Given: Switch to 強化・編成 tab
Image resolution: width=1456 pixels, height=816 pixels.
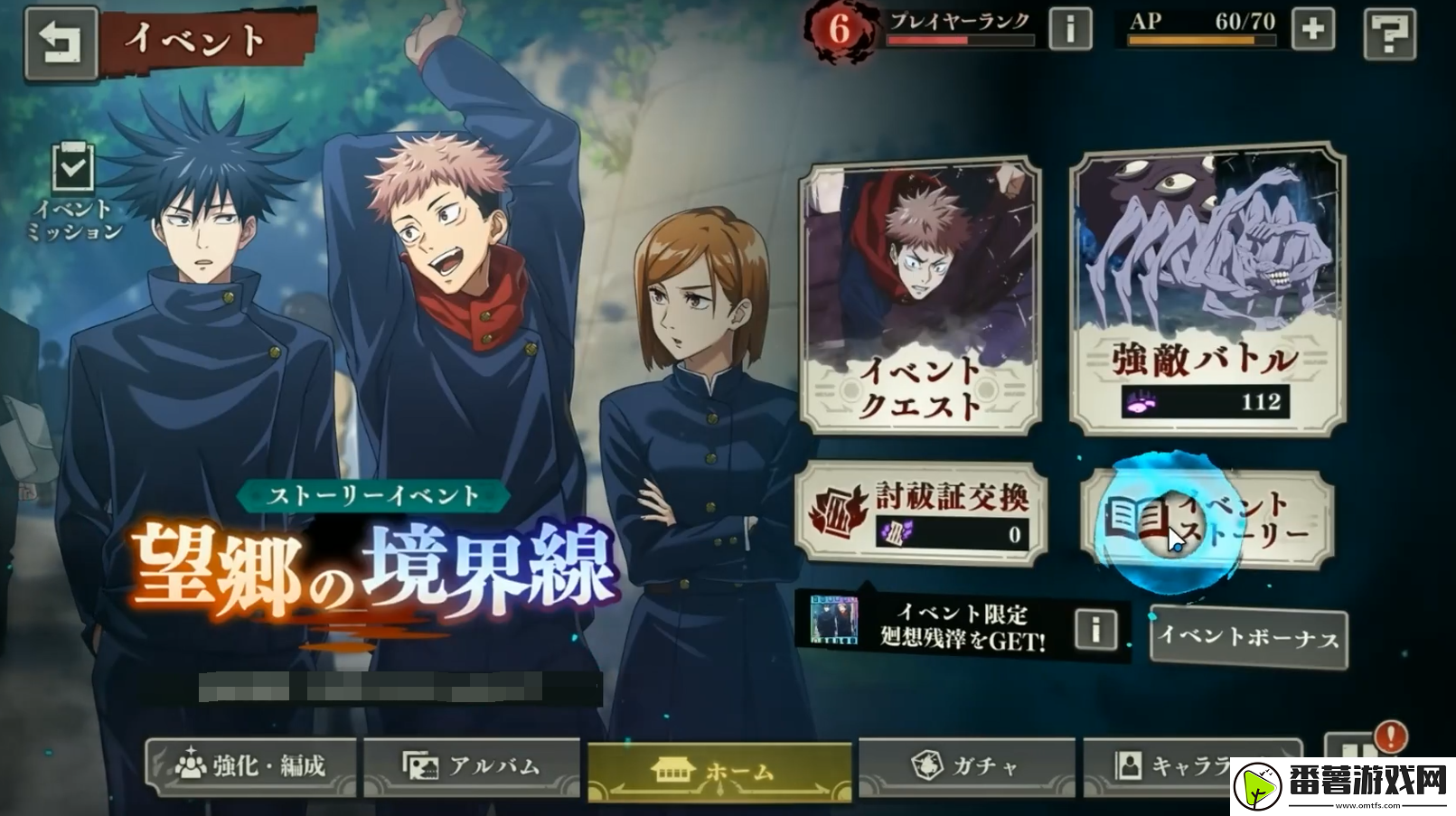Looking at the screenshot, I should click(251, 766).
